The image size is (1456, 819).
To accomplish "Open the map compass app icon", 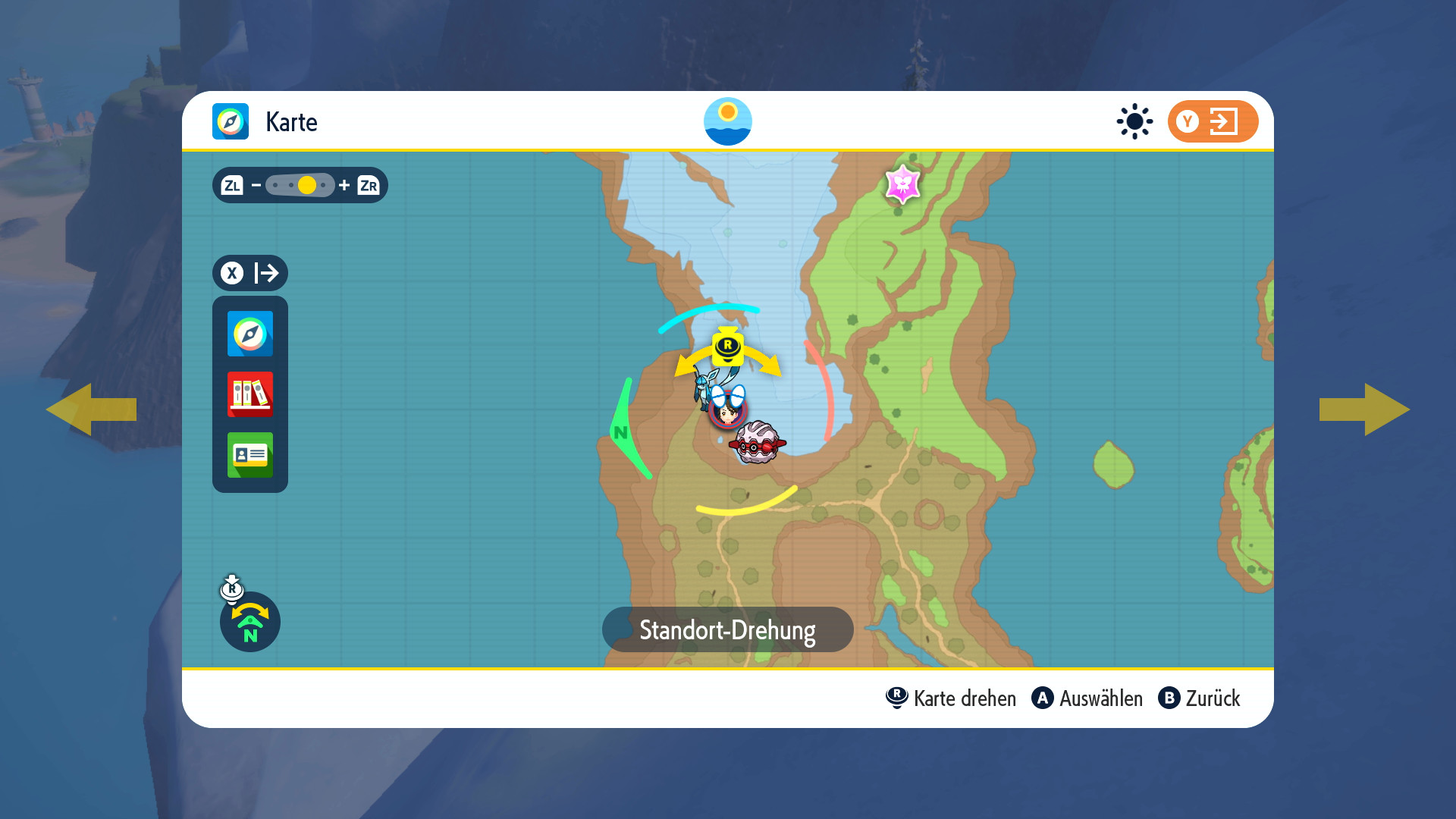I will click(x=249, y=334).
